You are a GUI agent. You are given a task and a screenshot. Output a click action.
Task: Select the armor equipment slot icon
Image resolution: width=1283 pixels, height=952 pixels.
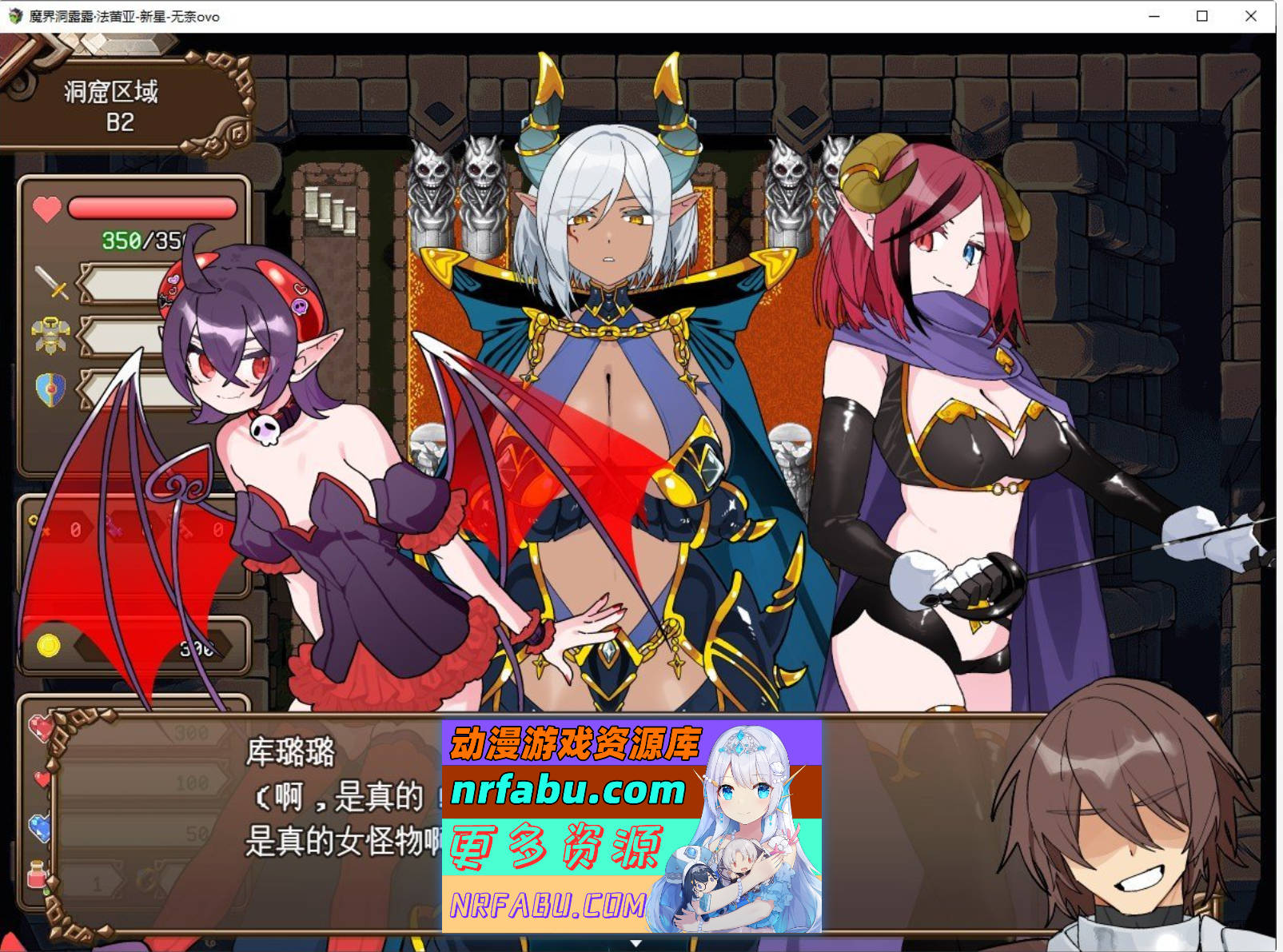(50, 333)
